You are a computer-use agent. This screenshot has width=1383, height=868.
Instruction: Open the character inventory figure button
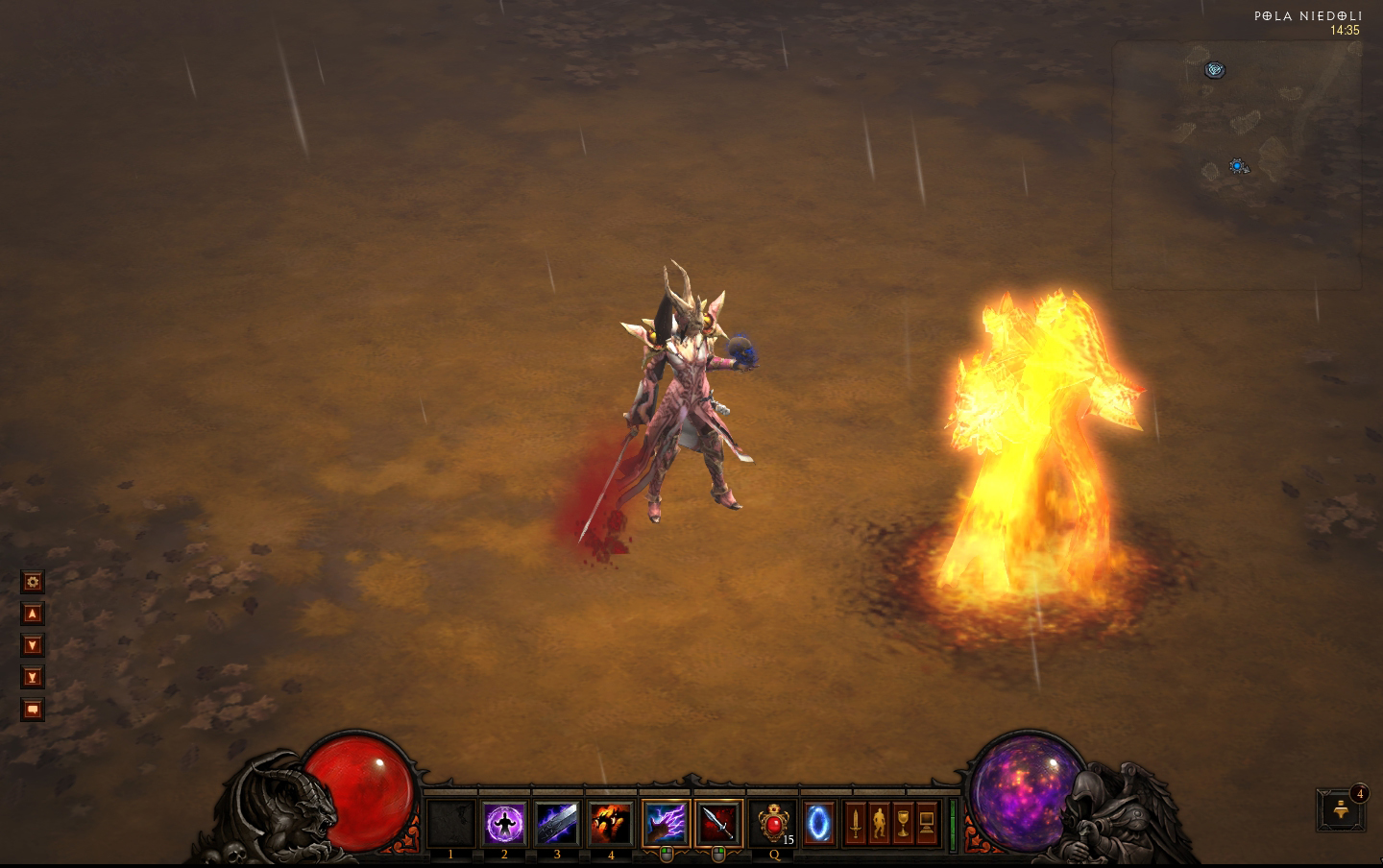[879, 824]
